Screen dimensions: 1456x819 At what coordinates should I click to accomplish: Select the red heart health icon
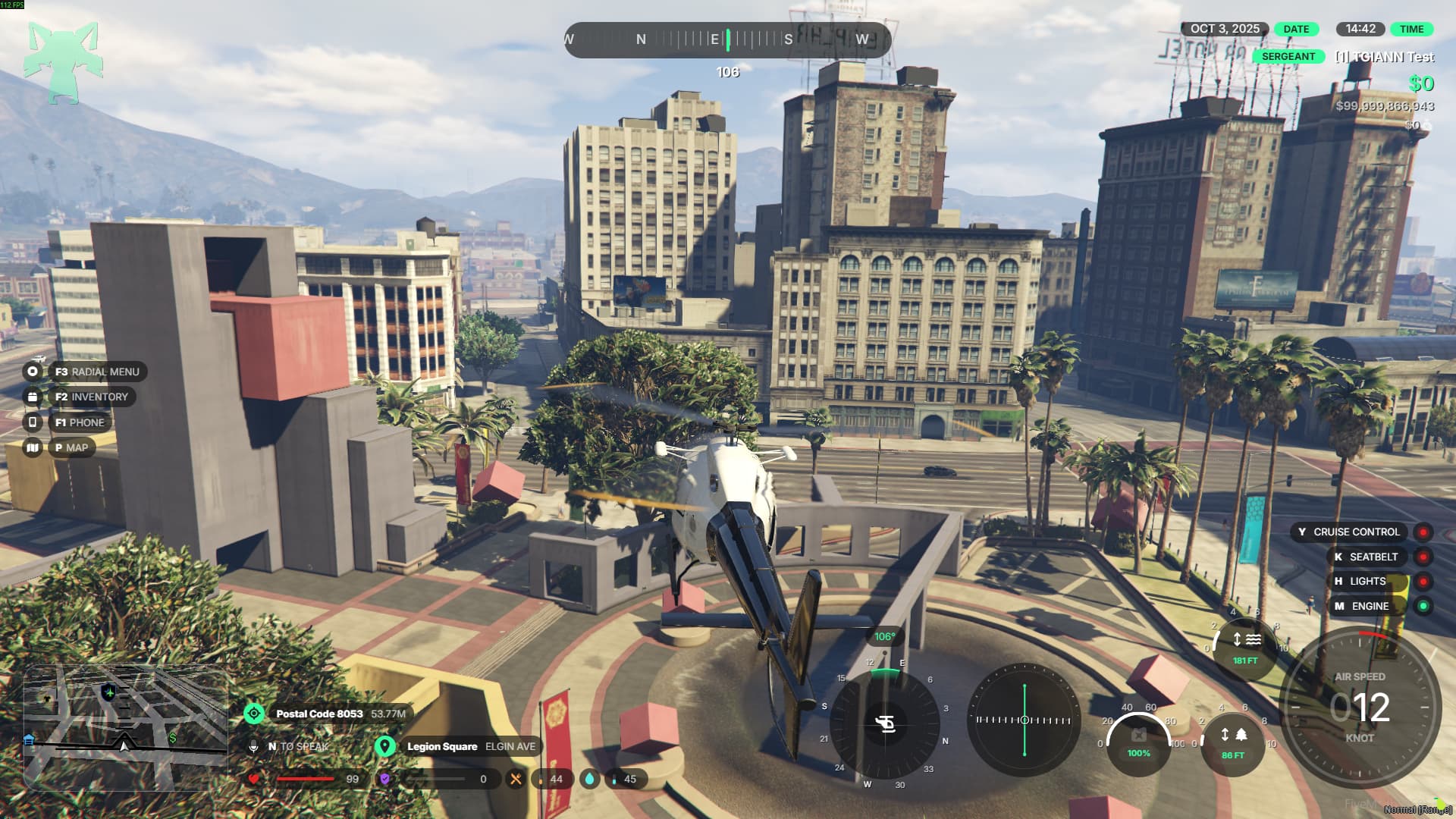pos(254,779)
